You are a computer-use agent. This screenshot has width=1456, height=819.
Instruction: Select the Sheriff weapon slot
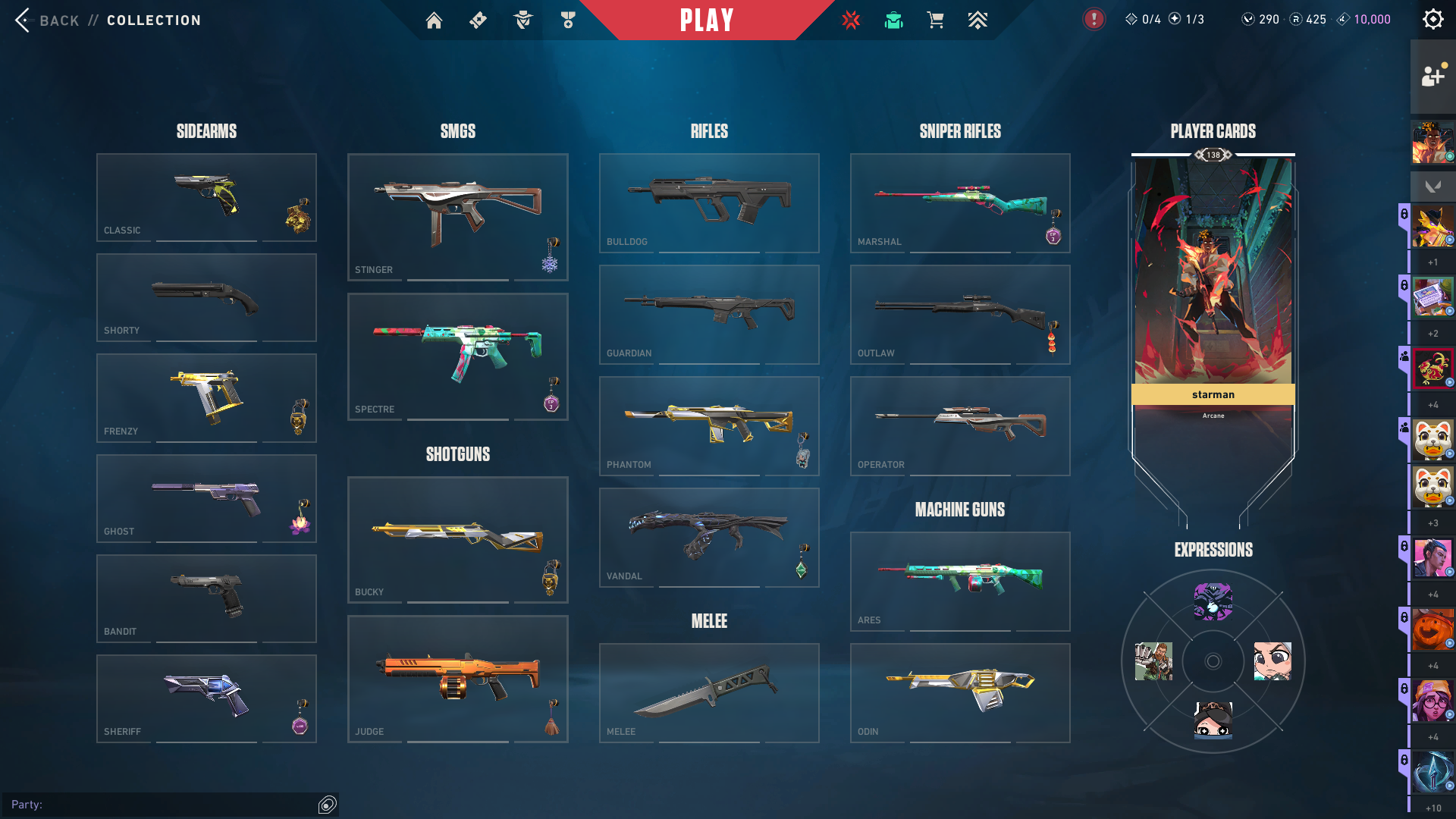(x=206, y=698)
